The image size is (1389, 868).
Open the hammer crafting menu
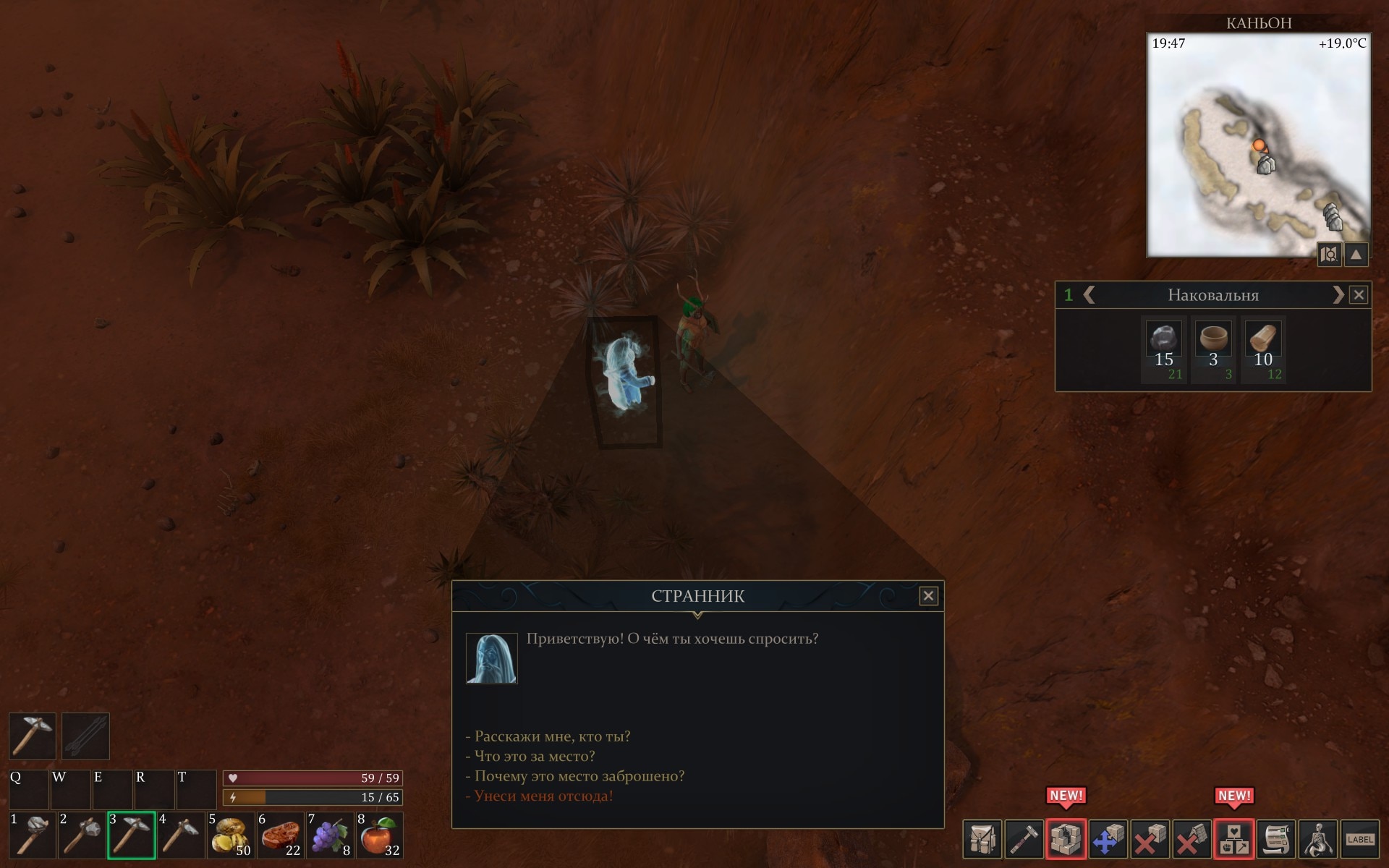coord(1024,839)
